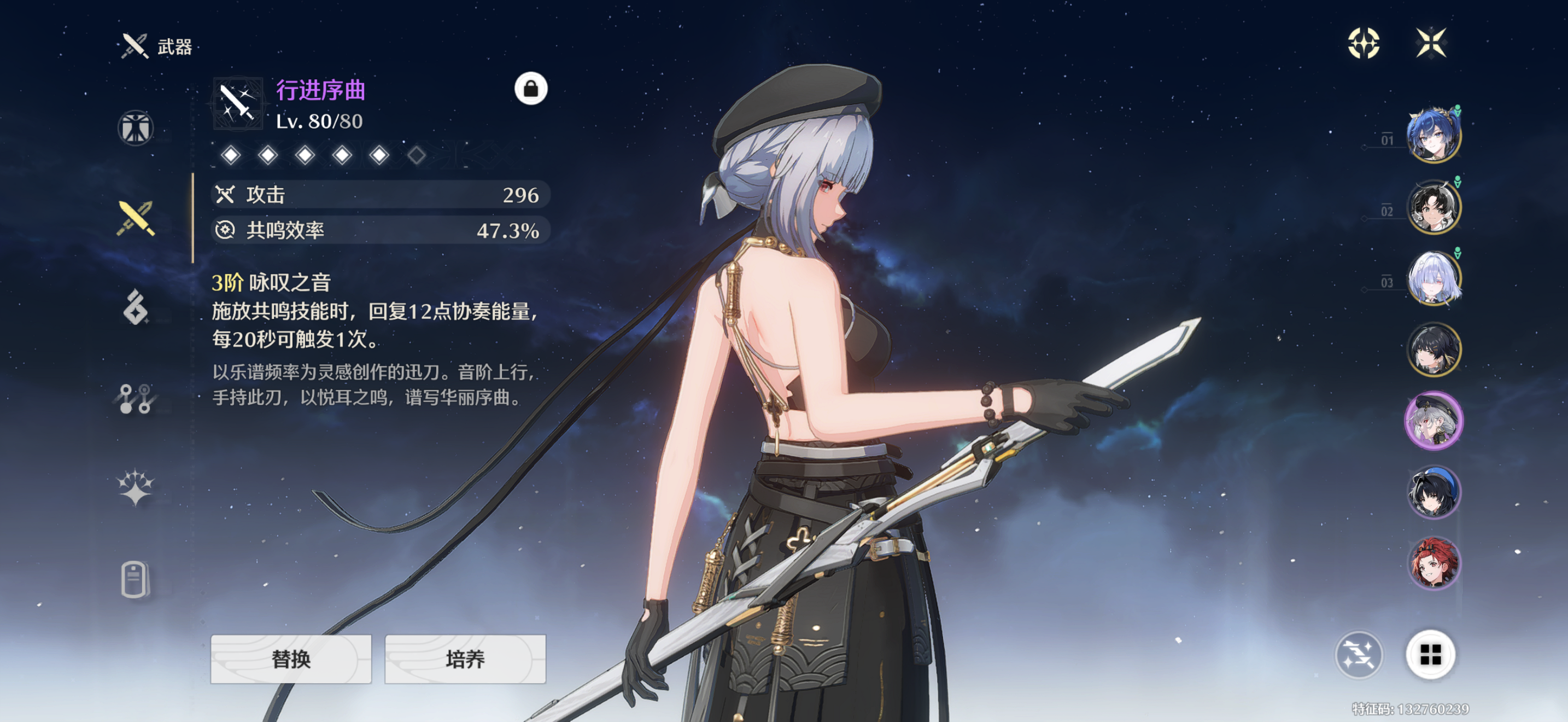The width and height of the screenshot is (1568, 722).
Task: Choose the blue-hat dark-haired character portrait
Action: pyautogui.click(x=1433, y=492)
